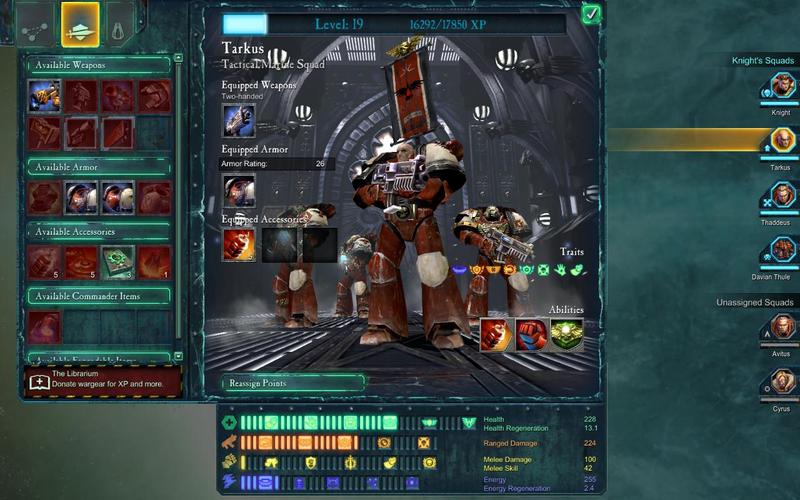Switch to the wargear tab

click(x=80, y=25)
